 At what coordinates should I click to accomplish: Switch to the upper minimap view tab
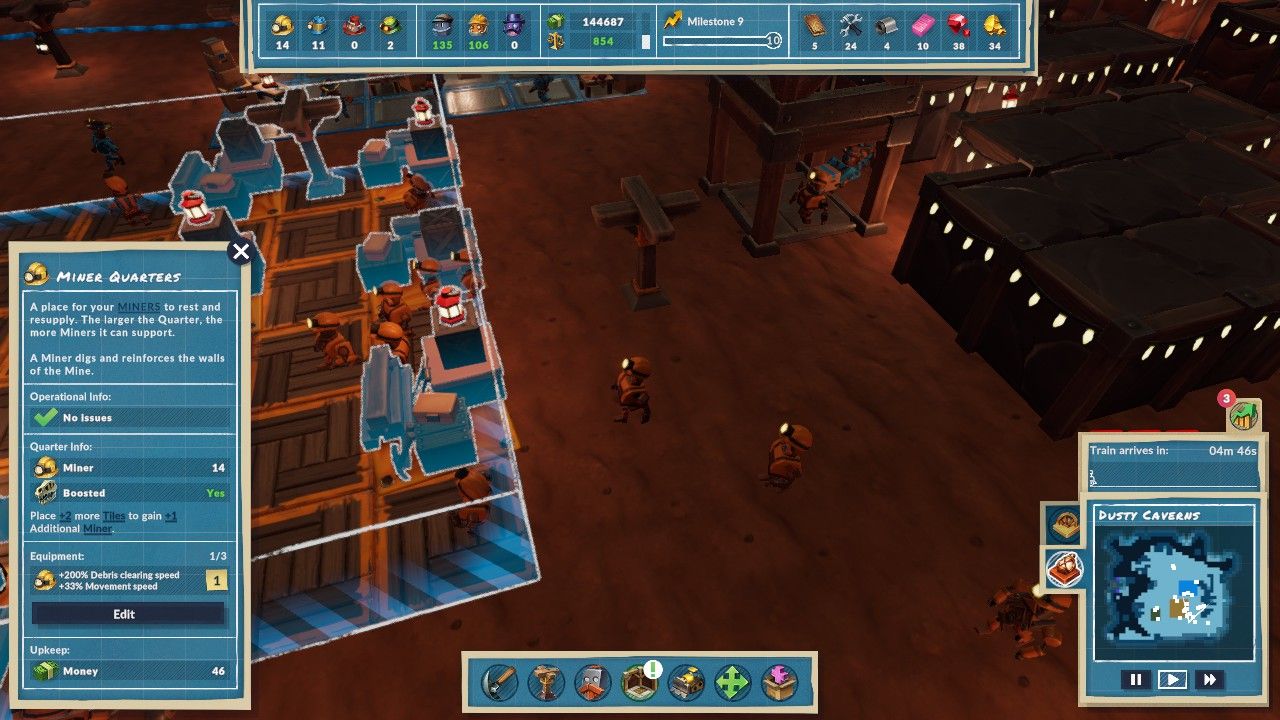point(1062,524)
